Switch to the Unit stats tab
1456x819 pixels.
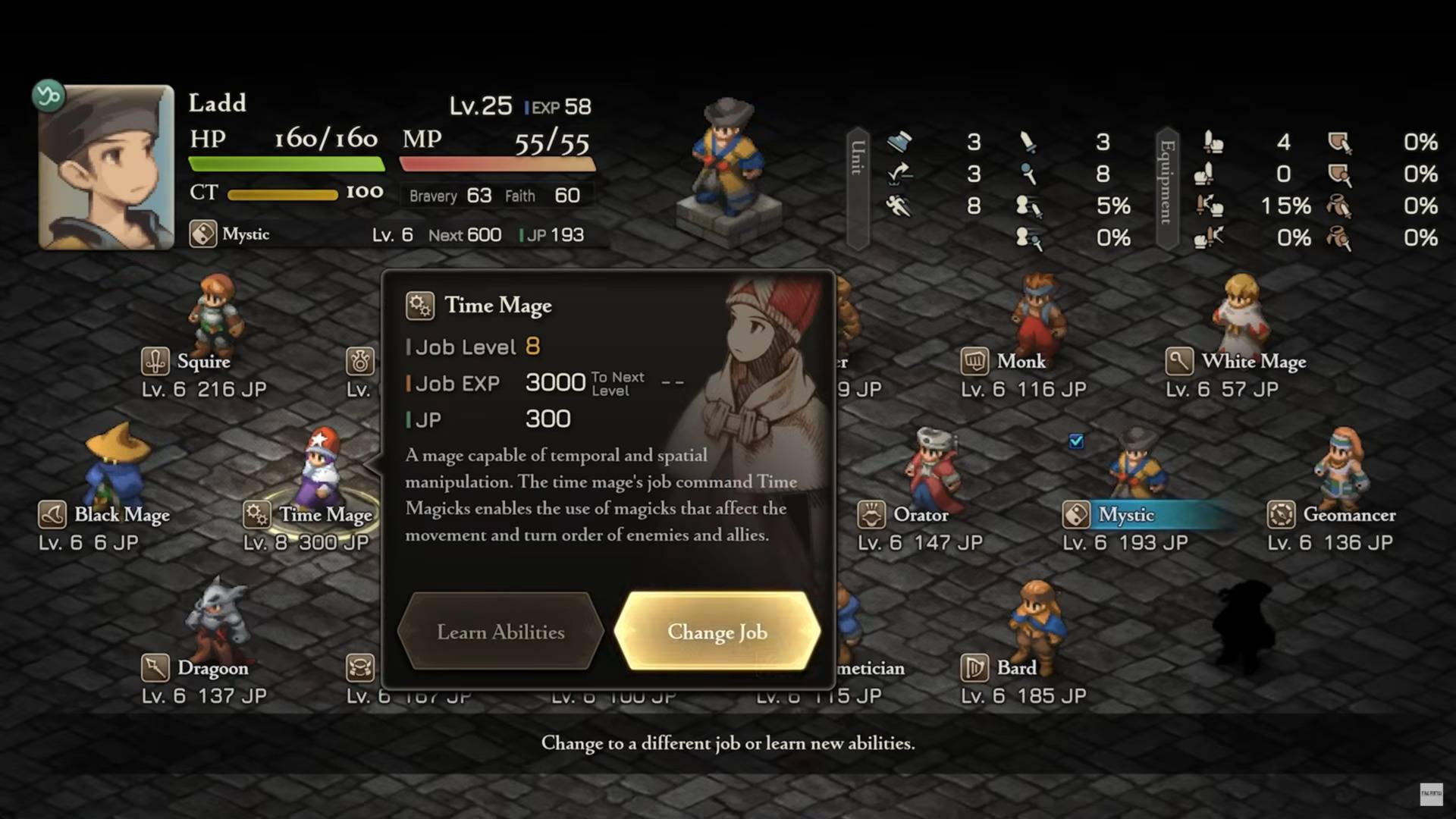point(858,188)
